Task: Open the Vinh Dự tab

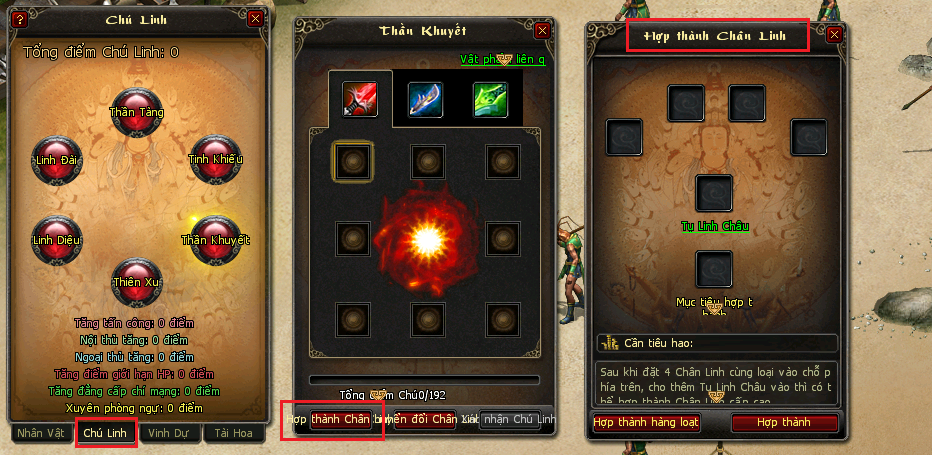Action: [169, 433]
